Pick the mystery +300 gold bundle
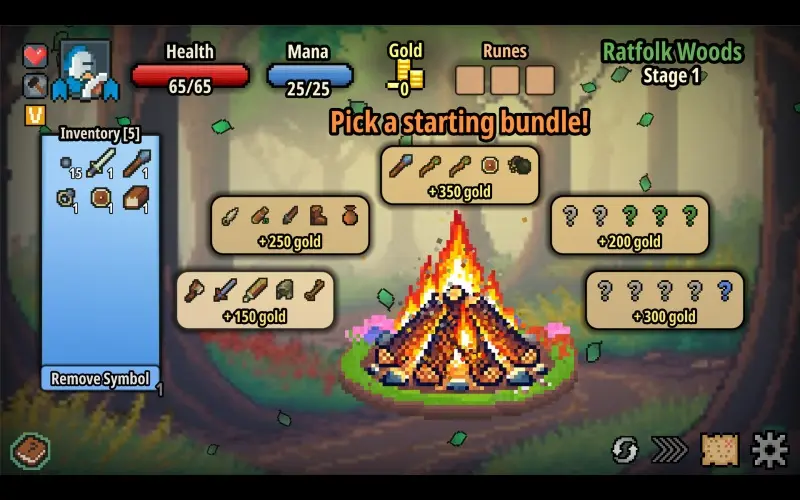The height and width of the screenshot is (500, 800). pos(664,300)
